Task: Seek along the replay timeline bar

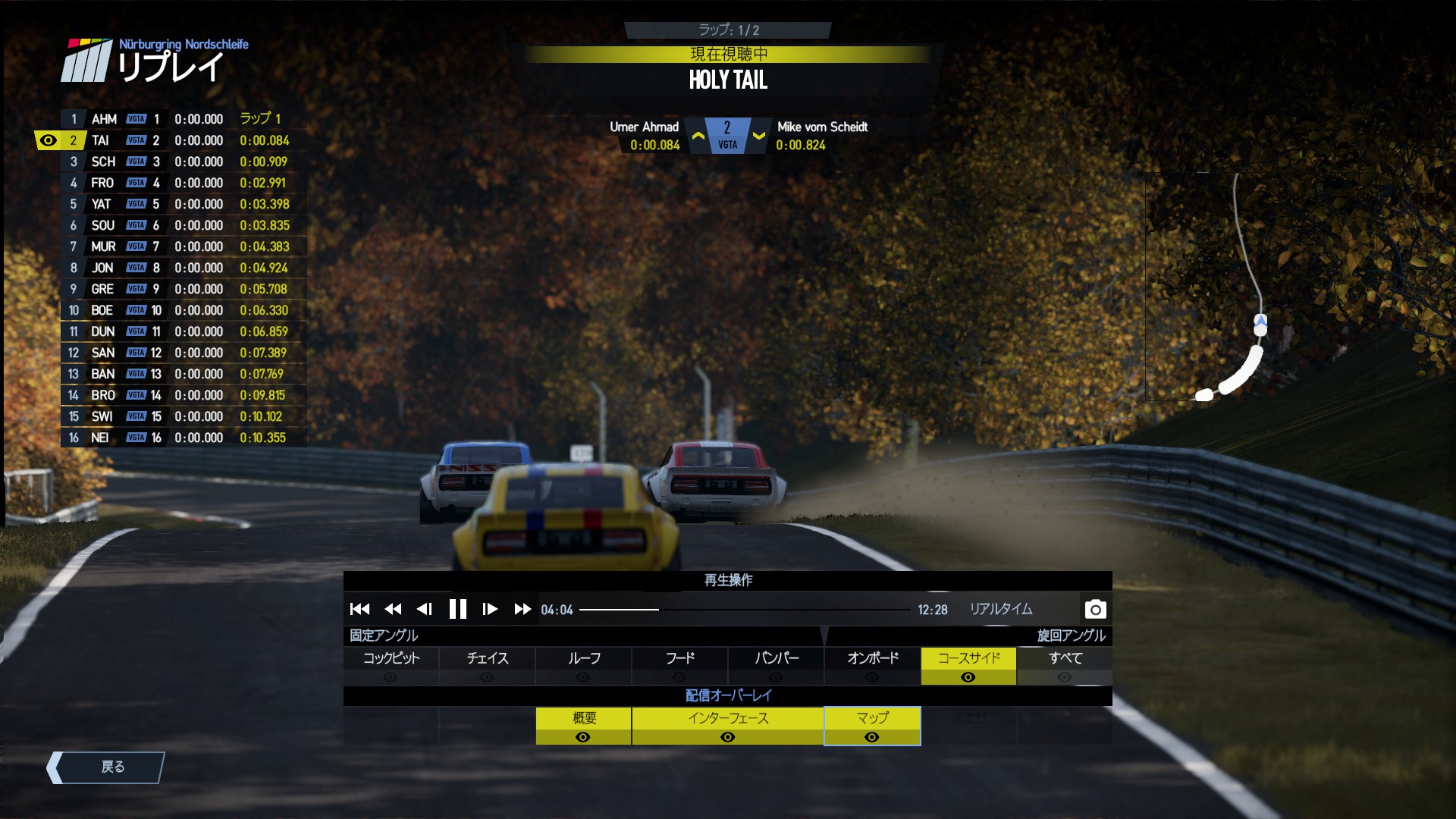Action: (x=745, y=610)
